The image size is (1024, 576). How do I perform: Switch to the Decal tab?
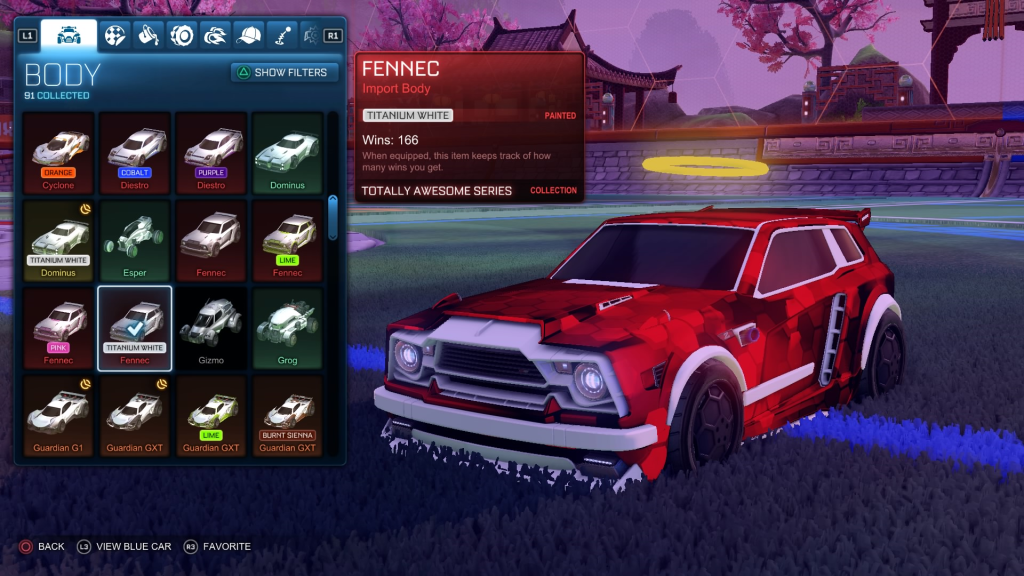pyautogui.click(x=116, y=36)
